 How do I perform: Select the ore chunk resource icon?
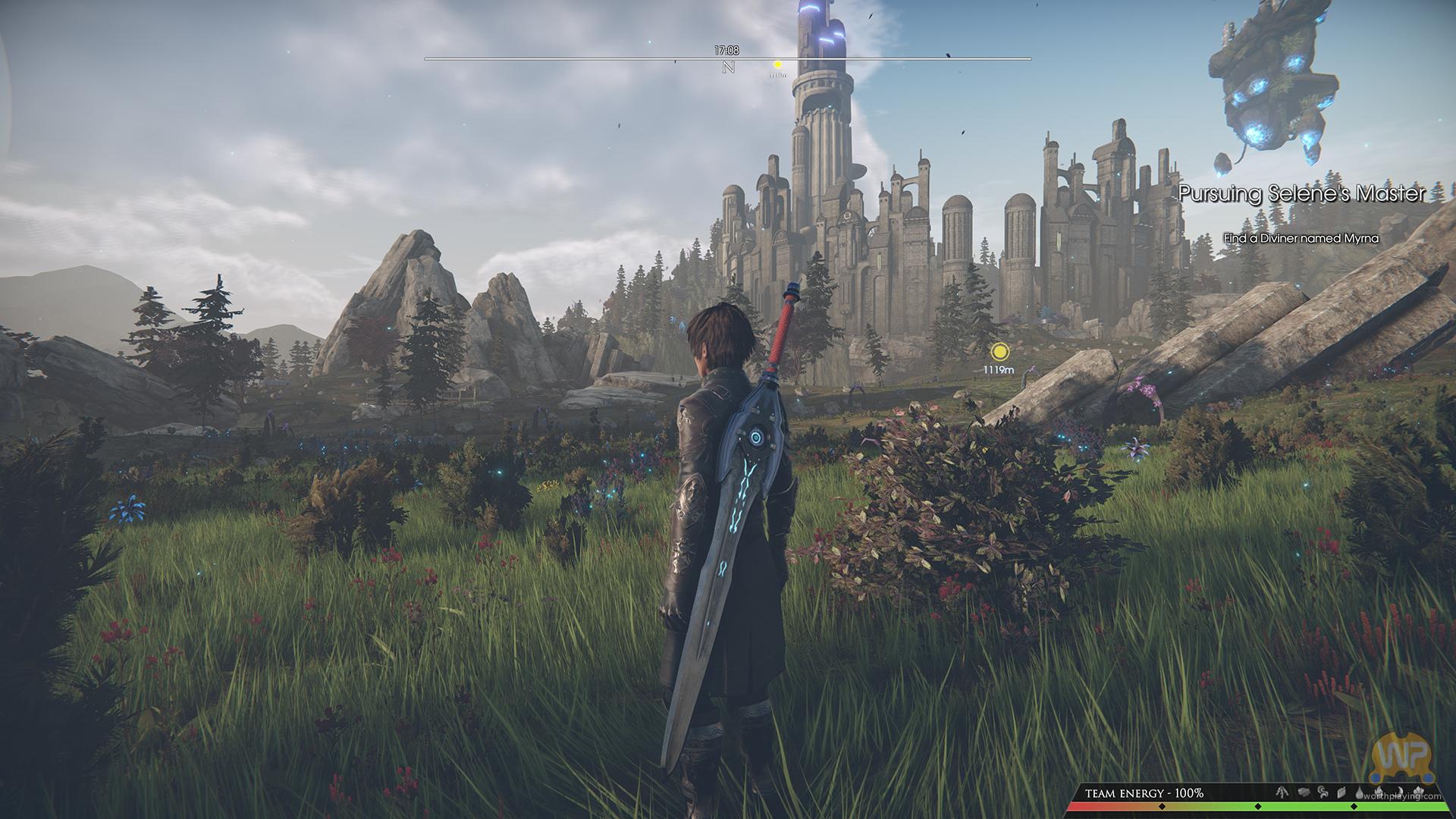pyautogui.click(x=1304, y=792)
